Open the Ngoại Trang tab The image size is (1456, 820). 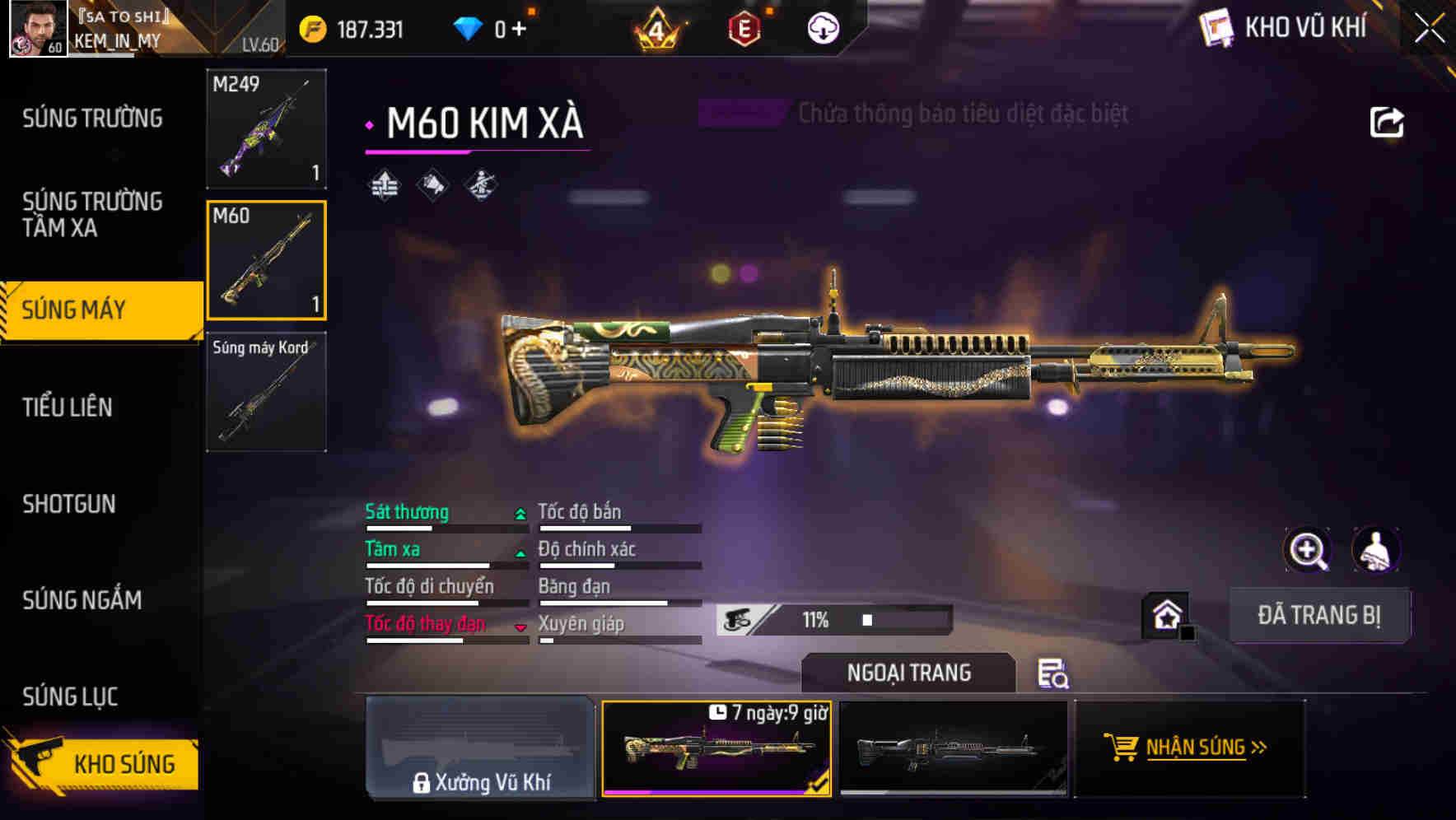pyautogui.click(x=909, y=673)
